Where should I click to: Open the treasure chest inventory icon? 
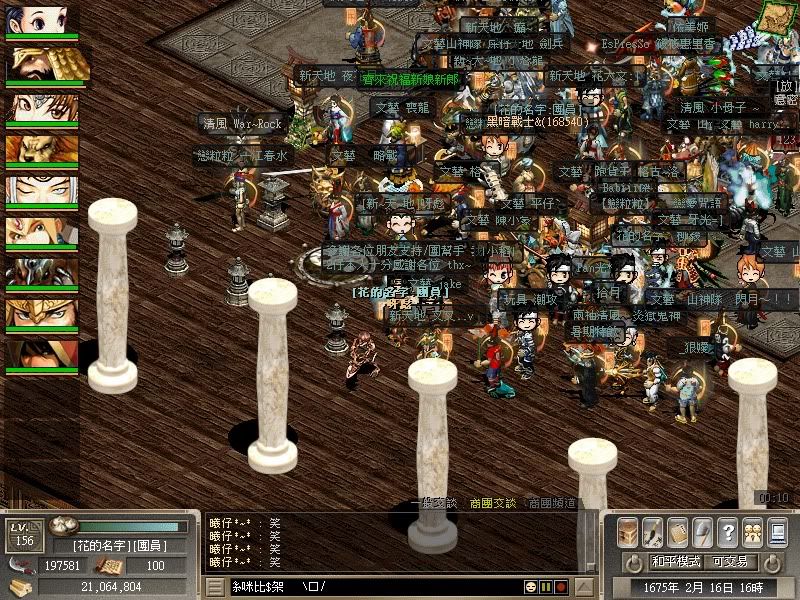627,531
